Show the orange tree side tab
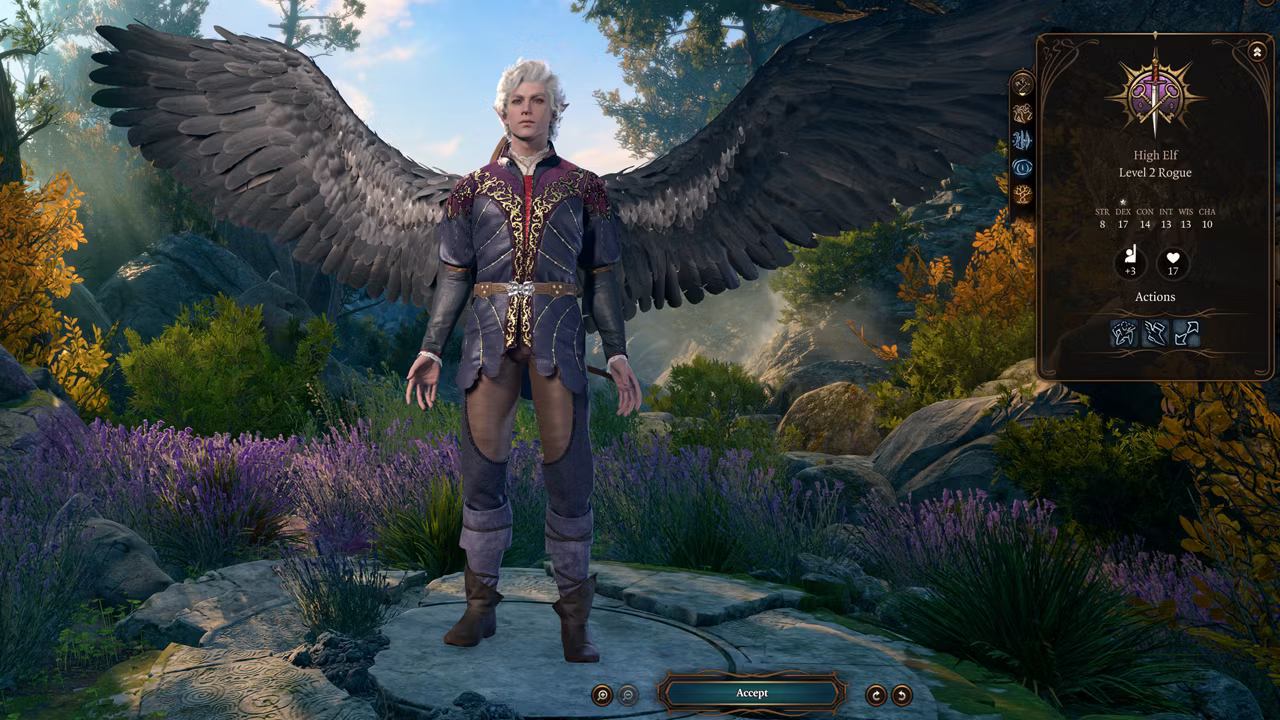 click(1022, 194)
